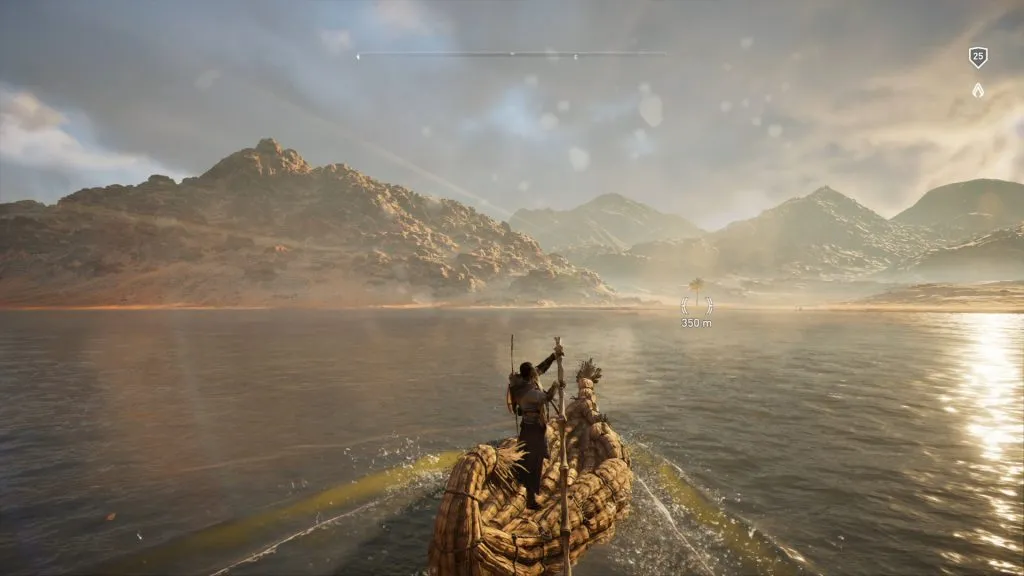Select the flame icon below the level badge

(978, 90)
